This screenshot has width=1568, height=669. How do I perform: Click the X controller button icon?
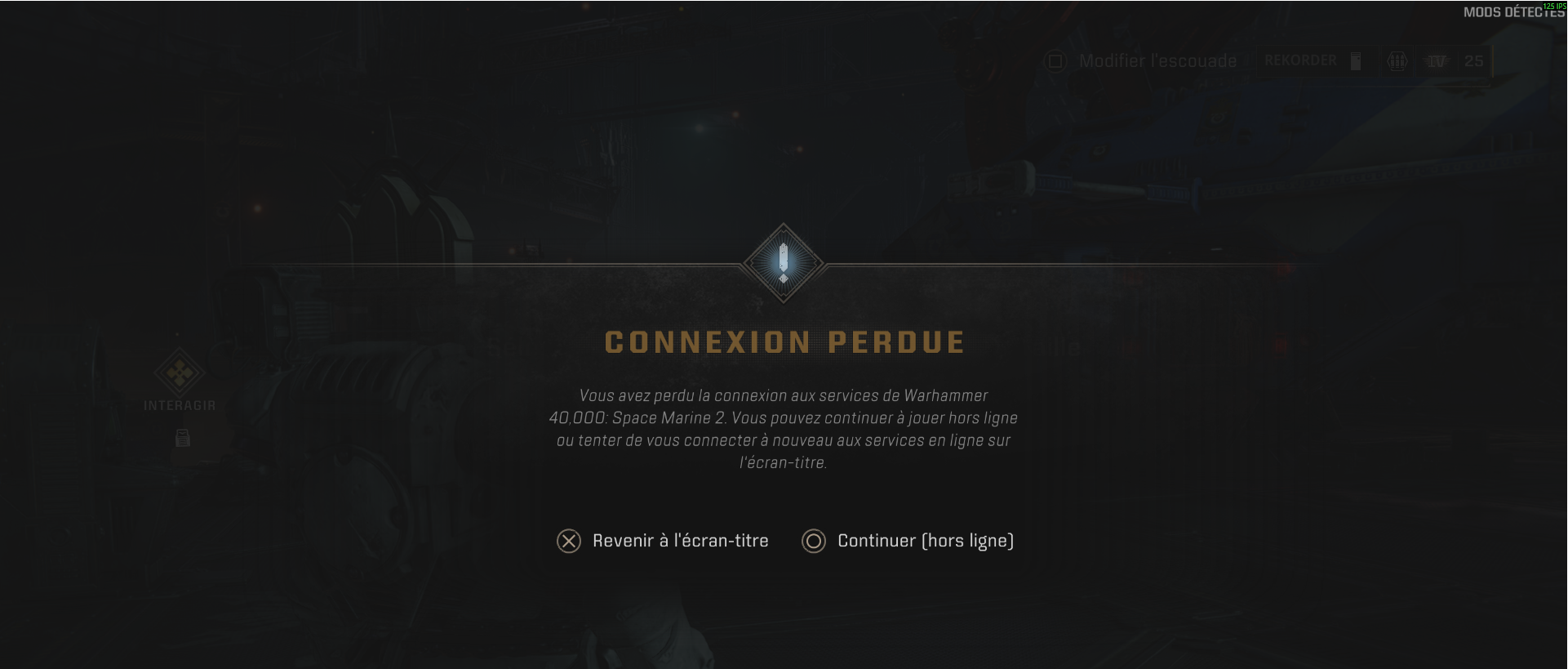[x=568, y=541]
